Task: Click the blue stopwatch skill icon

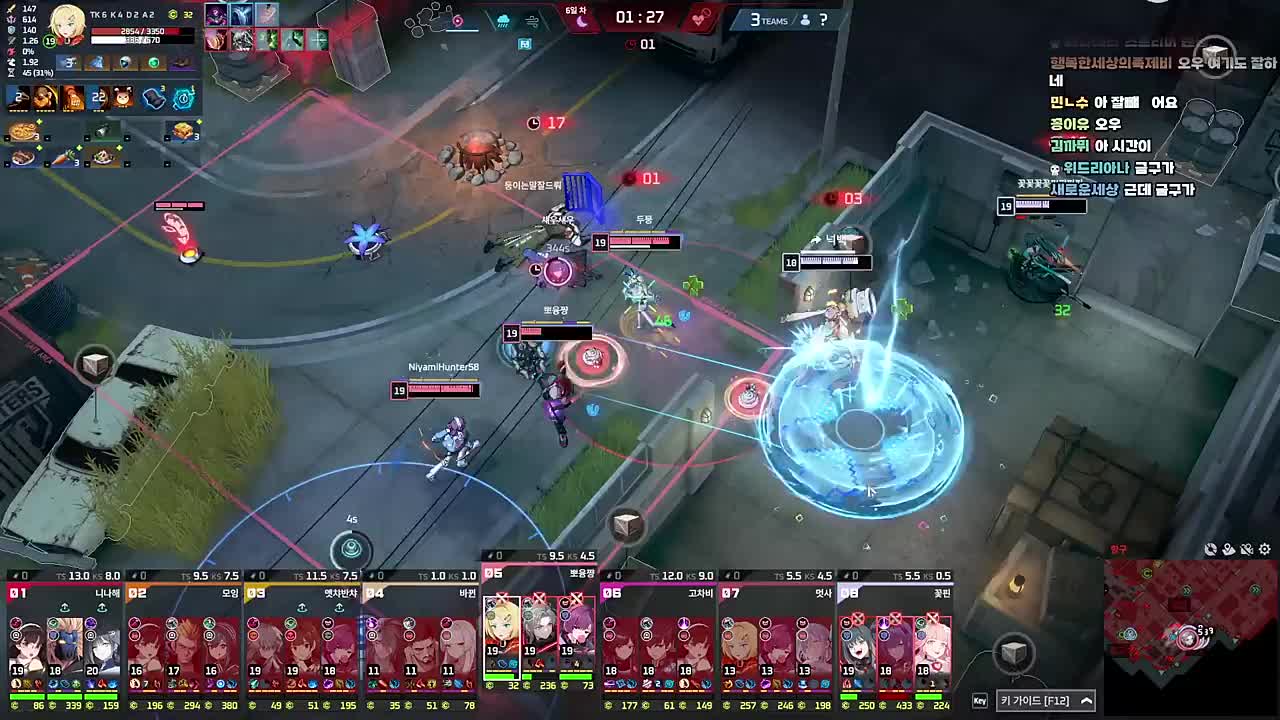Action: point(183,98)
